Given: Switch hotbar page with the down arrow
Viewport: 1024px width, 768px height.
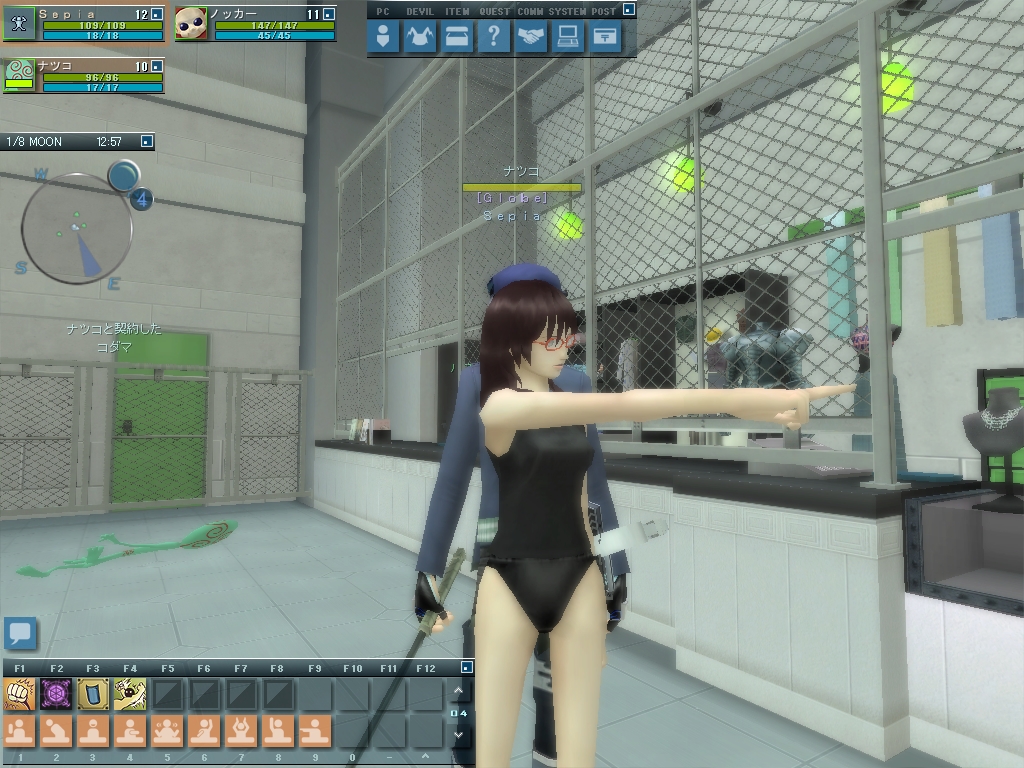Looking at the screenshot, I should pyautogui.click(x=458, y=735).
